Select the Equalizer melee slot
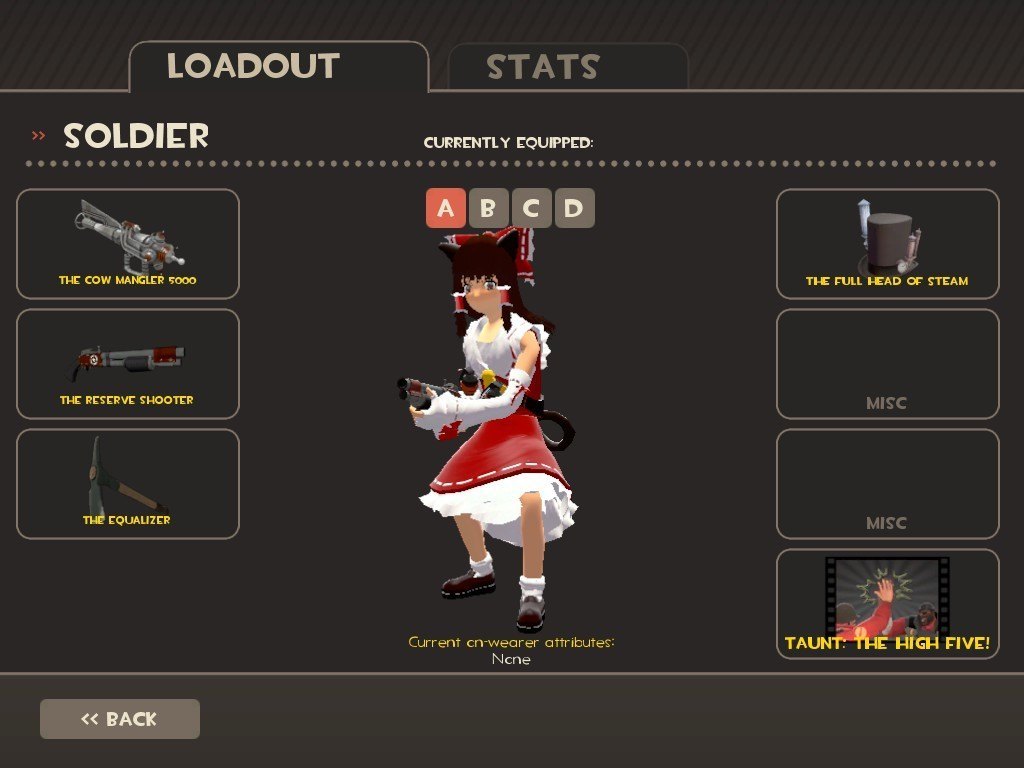 point(128,484)
